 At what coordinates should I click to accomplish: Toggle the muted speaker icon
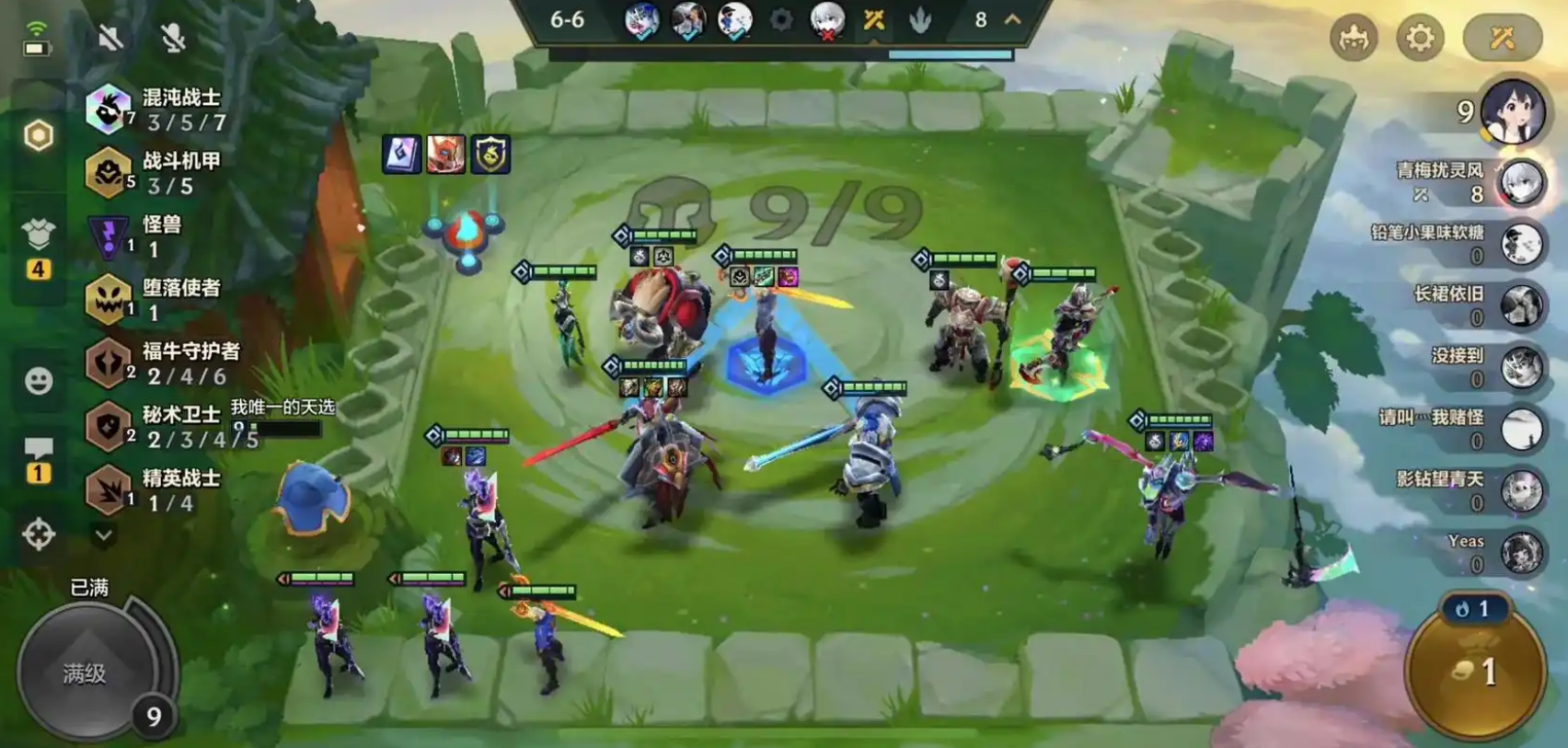(110, 38)
